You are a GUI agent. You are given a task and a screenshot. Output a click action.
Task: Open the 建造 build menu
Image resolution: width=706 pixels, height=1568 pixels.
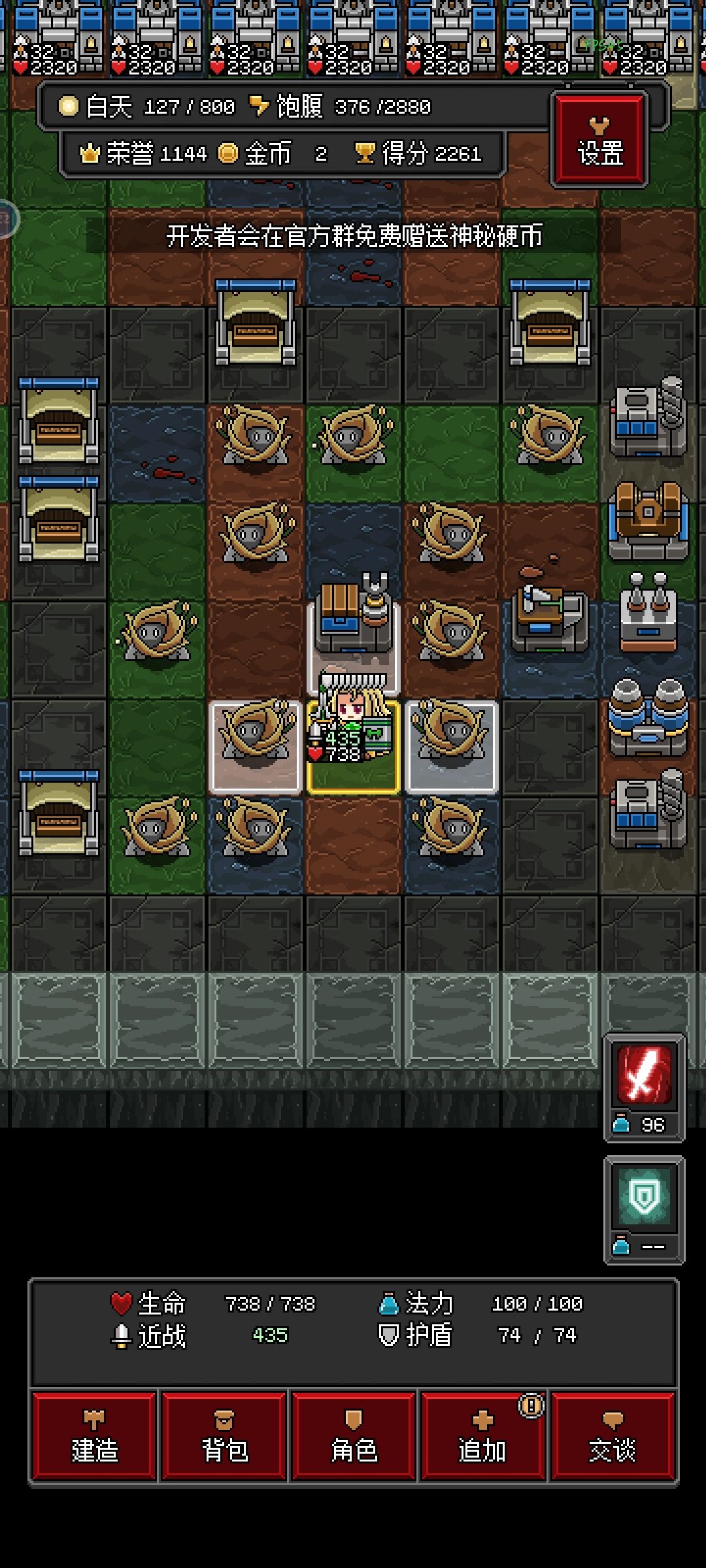point(94,1435)
